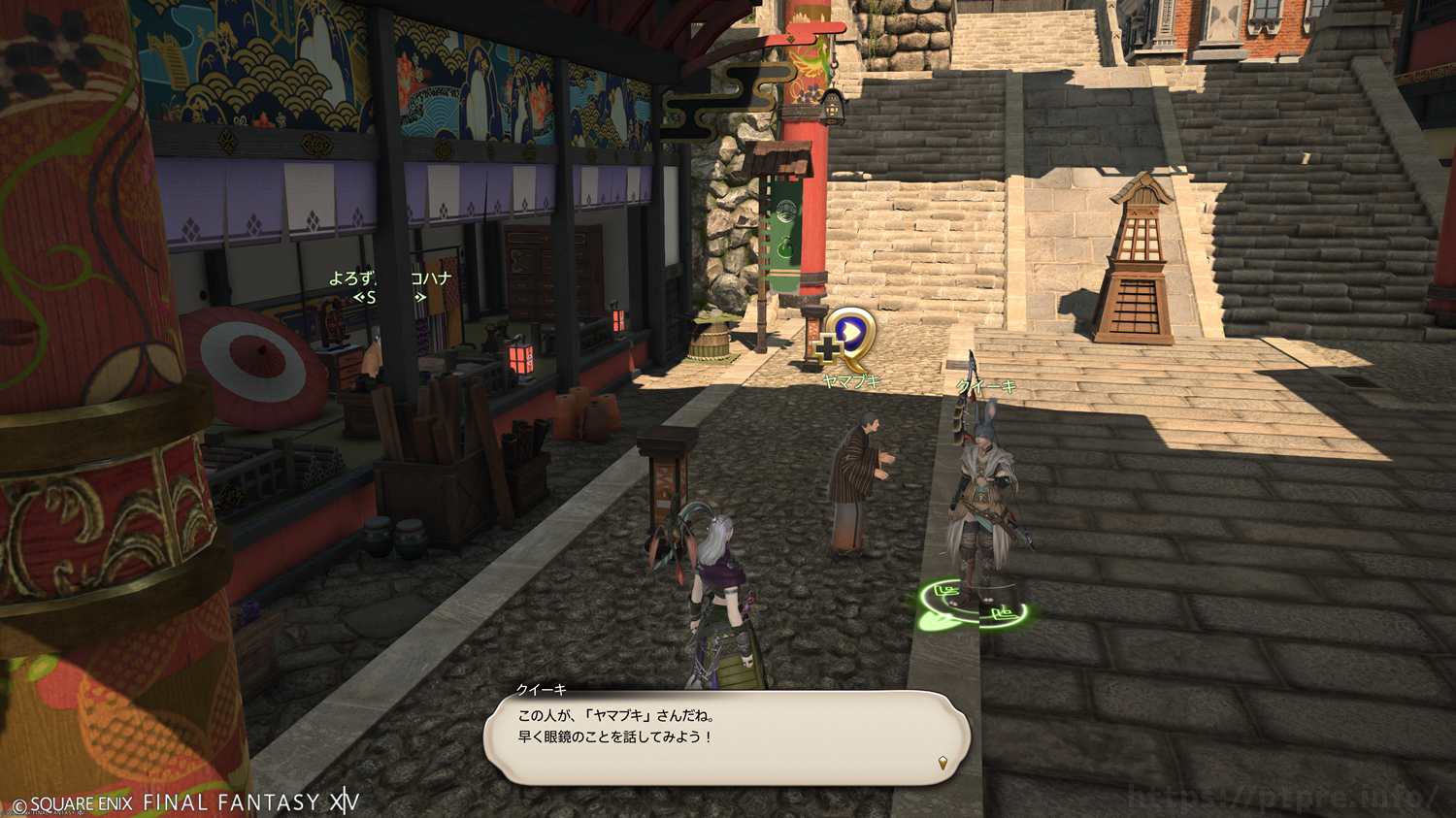Click the dialogue continue arrow indicator
Screen dimensions: 1456x818
[x=943, y=763]
